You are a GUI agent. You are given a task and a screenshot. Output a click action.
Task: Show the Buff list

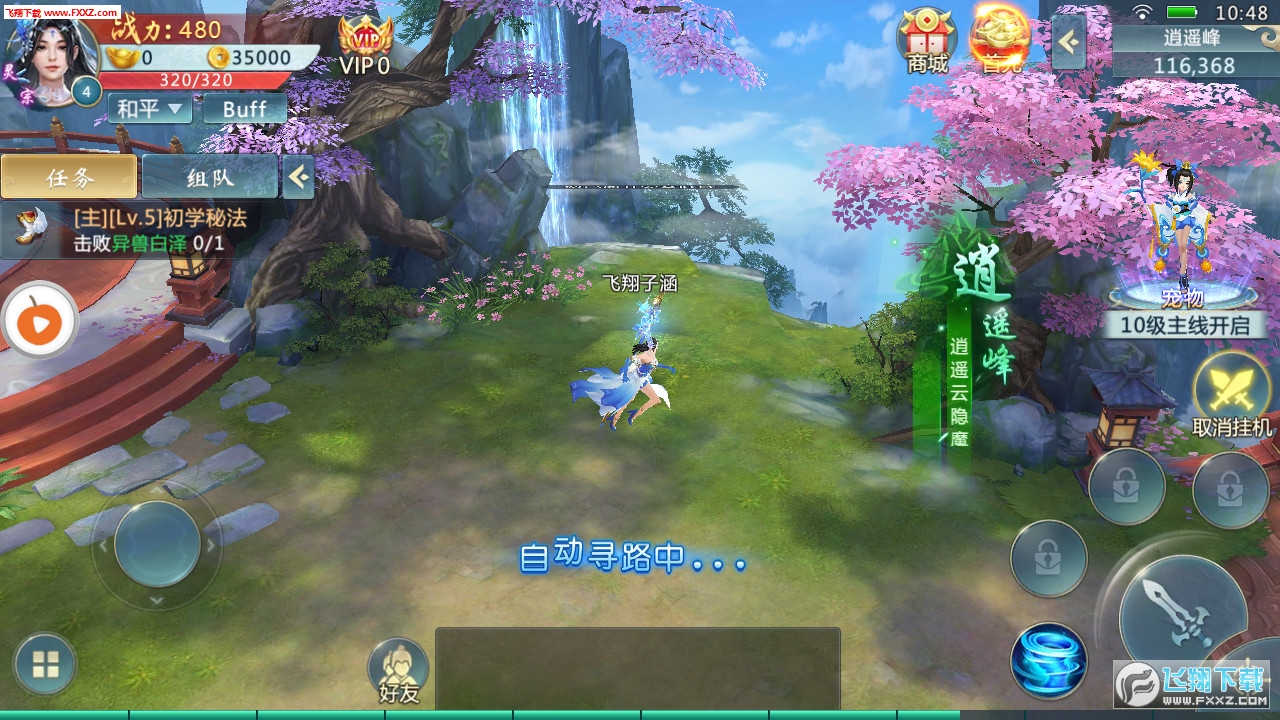[x=244, y=108]
